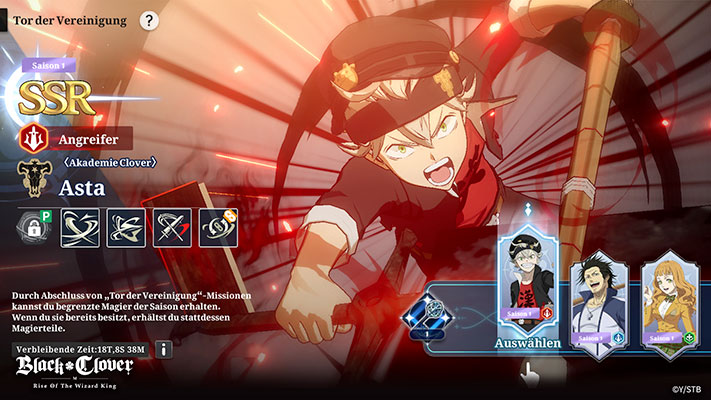Image resolution: width=711 pixels, height=400 pixels.
Task: Inspect the spinning slash skill icon
Action: (127, 228)
